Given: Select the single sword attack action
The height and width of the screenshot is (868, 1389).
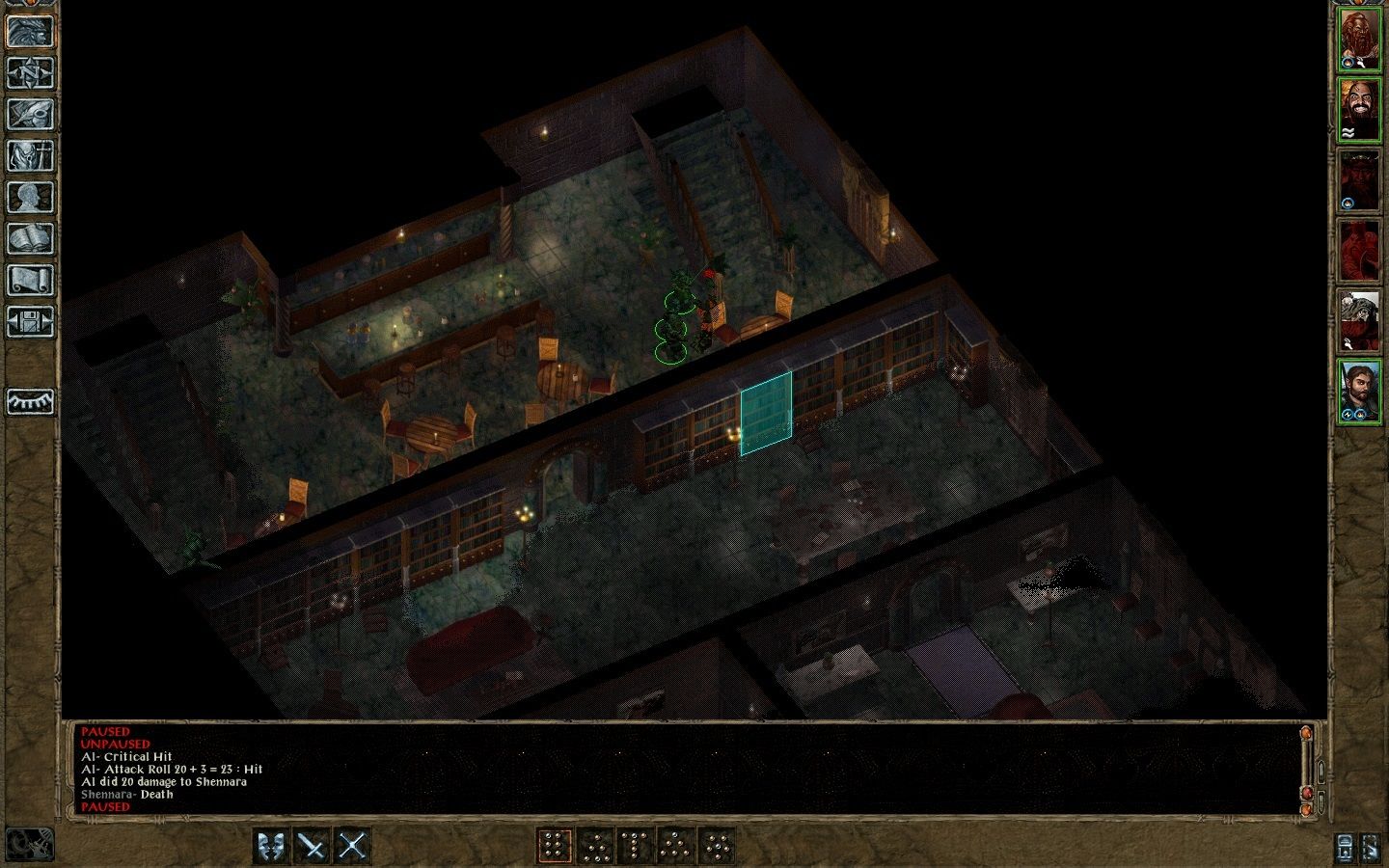Looking at the screenshot, I should (313, 847).
